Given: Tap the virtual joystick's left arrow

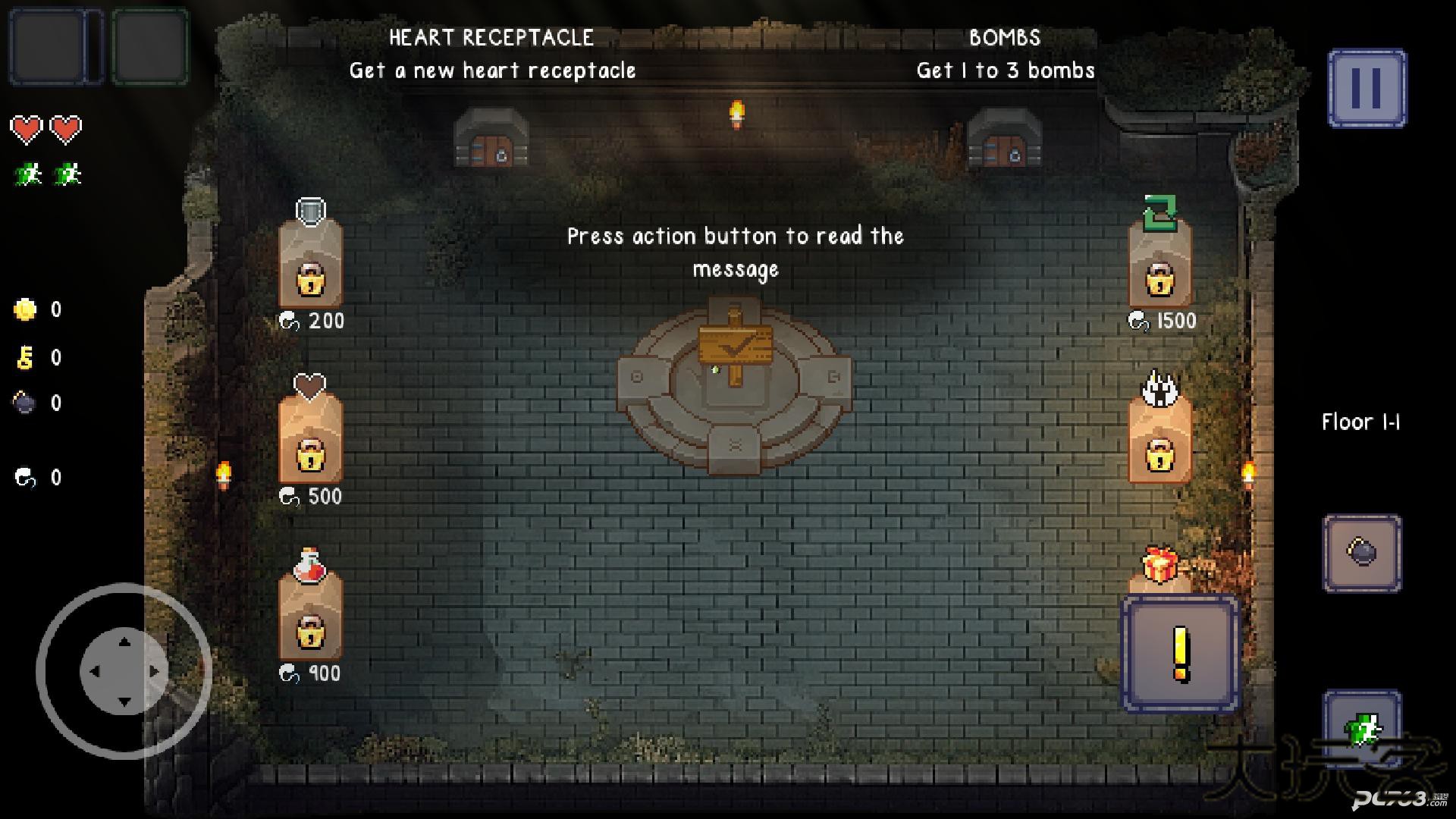Looking at the screenshot, I should pyautogui.click(x=95, y=671).
